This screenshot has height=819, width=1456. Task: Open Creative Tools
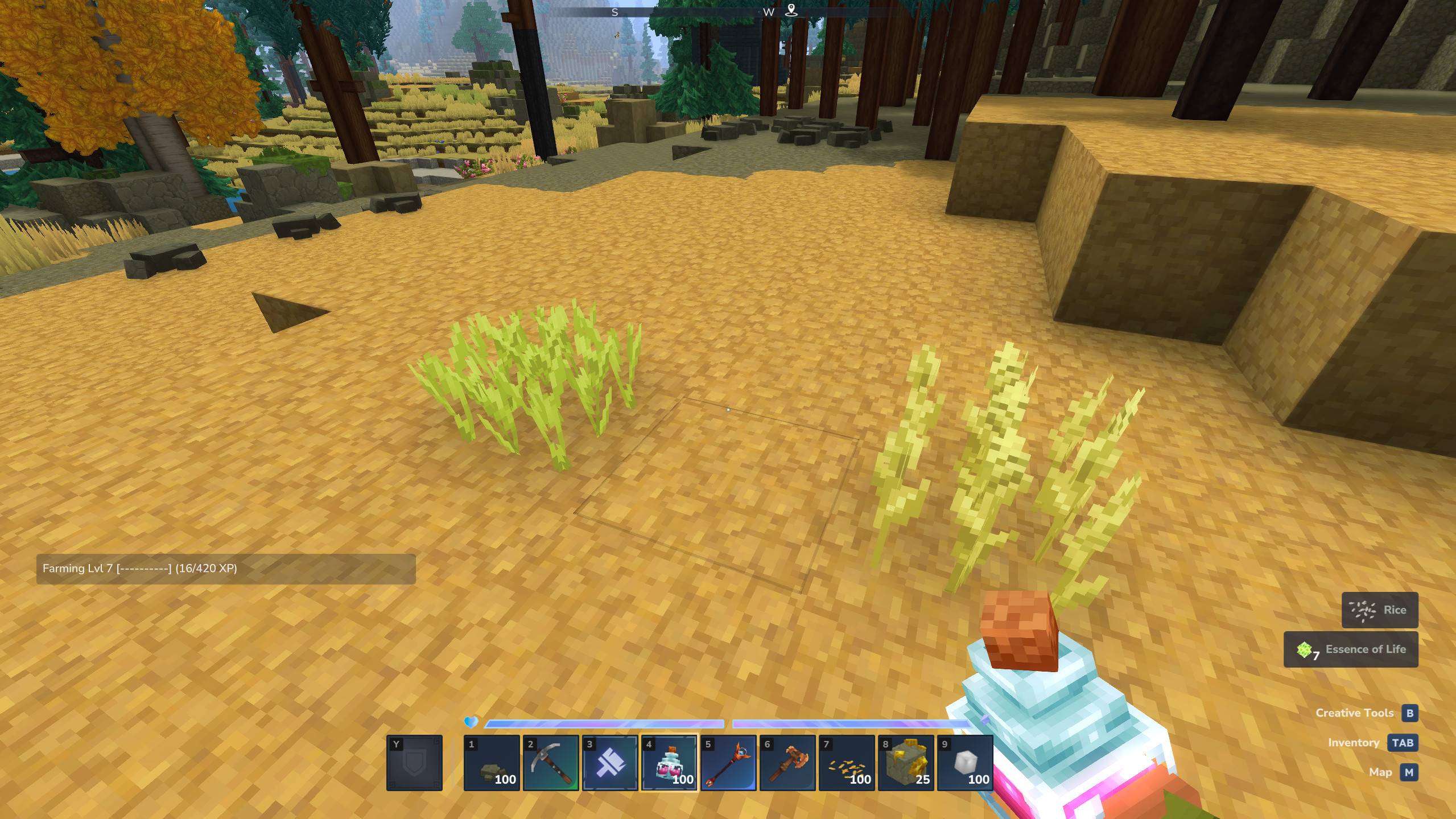click(x=1409, y=713)
